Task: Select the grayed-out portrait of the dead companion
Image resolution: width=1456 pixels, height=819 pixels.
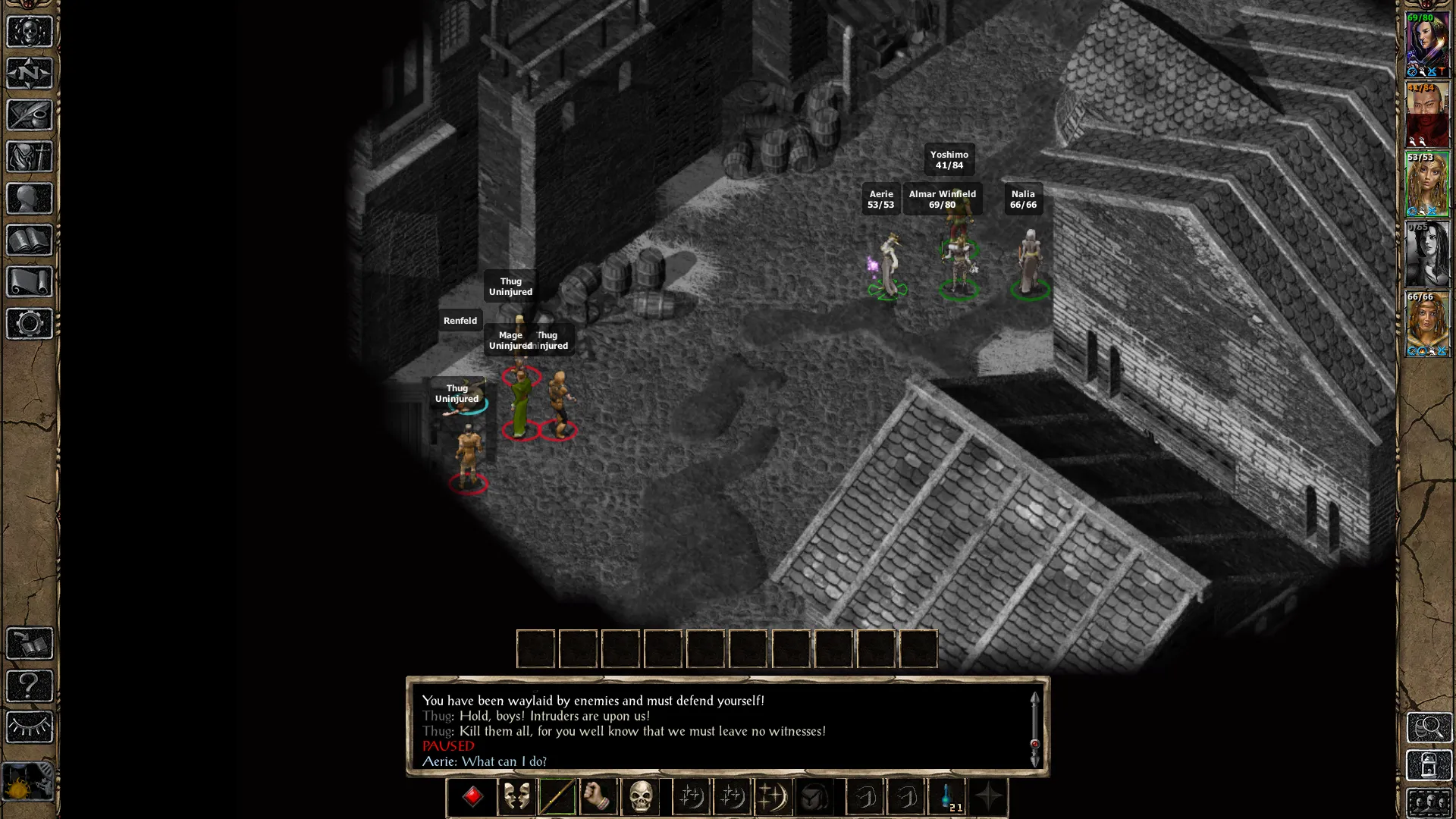Action: (x=1427, y=254)
